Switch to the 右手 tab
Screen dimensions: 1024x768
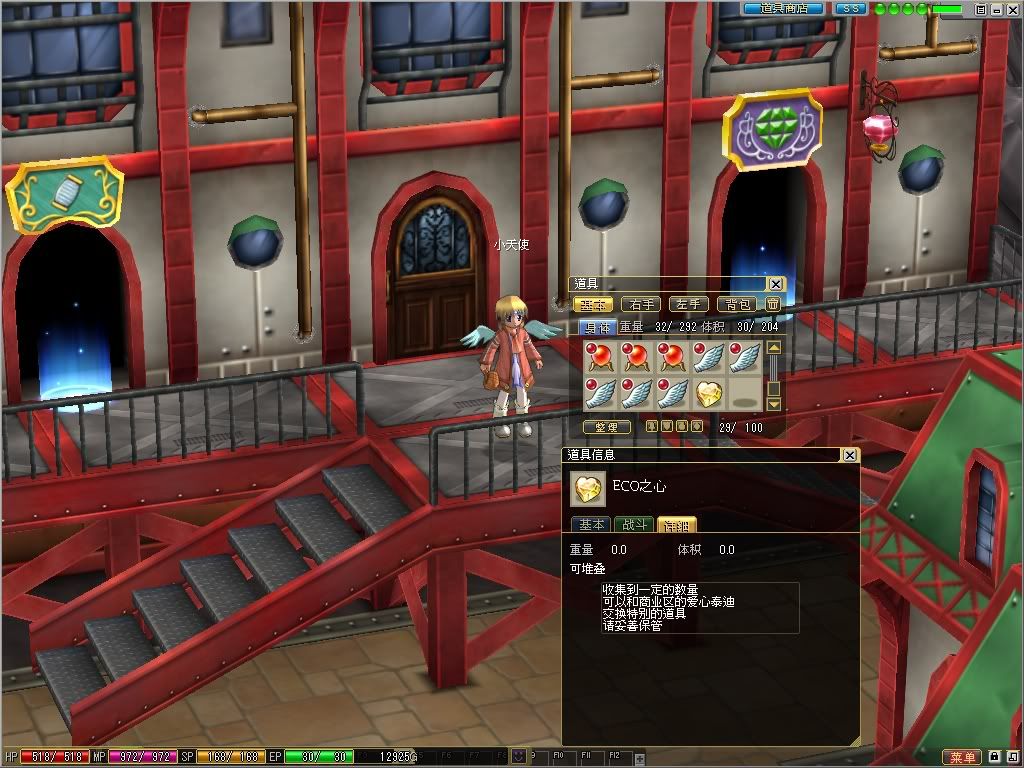tap(640, 304)
